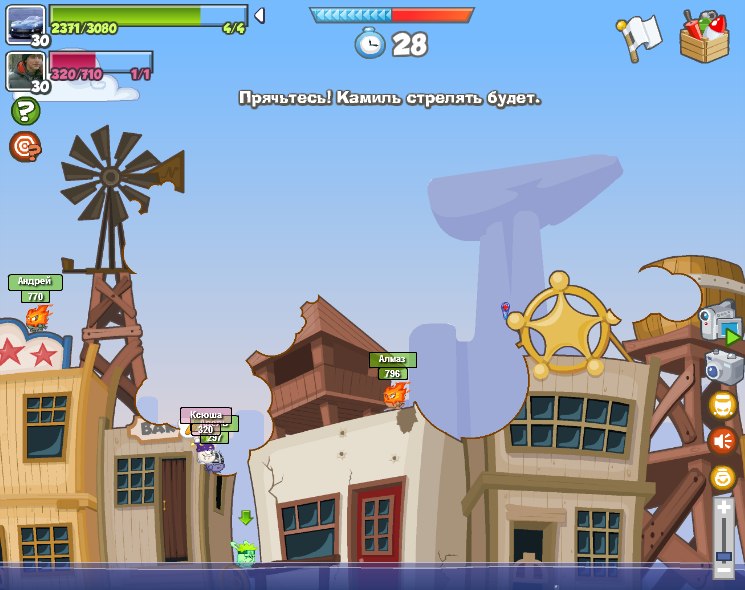Take a screenshot with the photo camera
The width and height of the screenshot is (745, 590).
pos(724,367)
